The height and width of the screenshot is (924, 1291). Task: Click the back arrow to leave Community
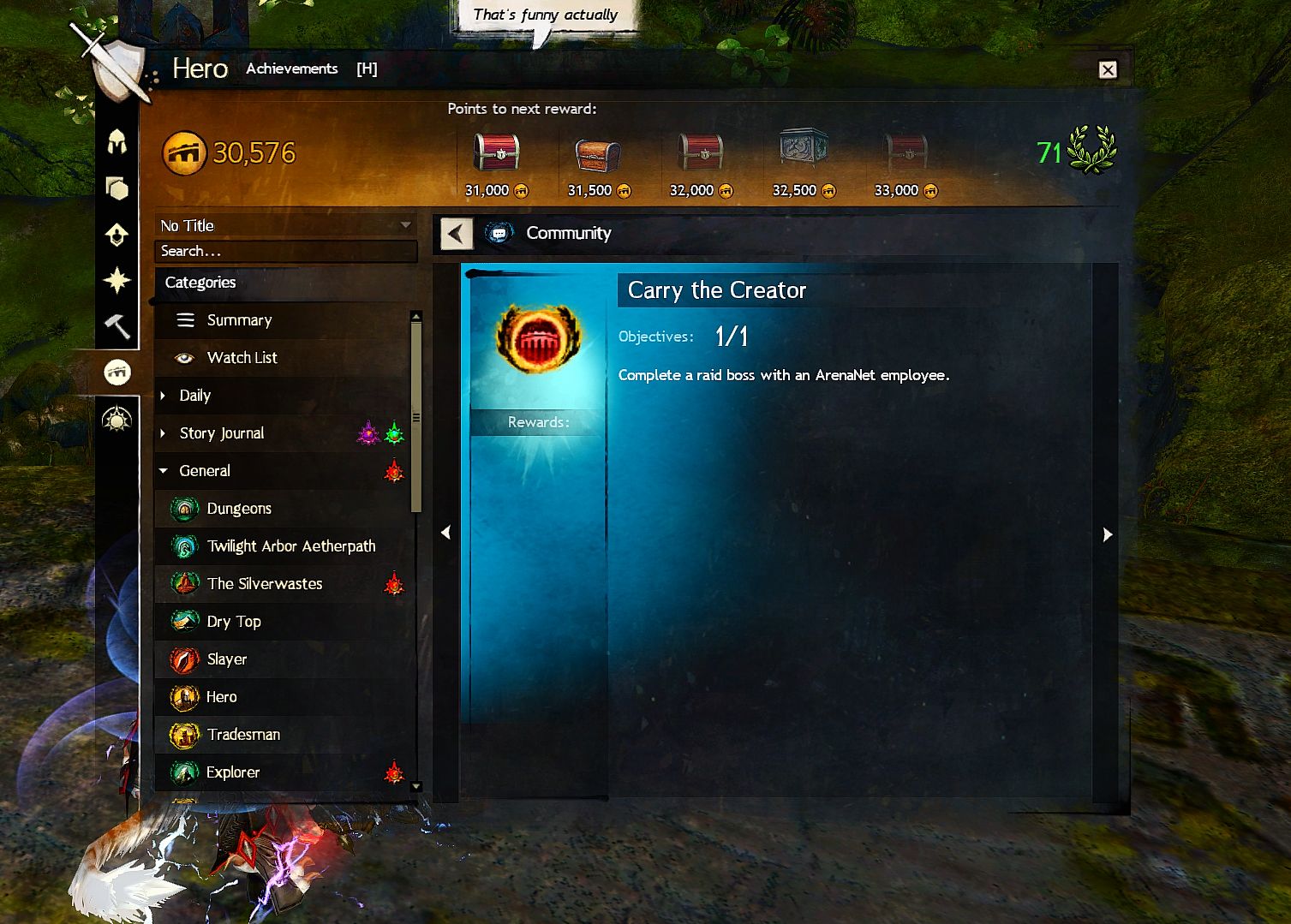click(x=456, y=233)
